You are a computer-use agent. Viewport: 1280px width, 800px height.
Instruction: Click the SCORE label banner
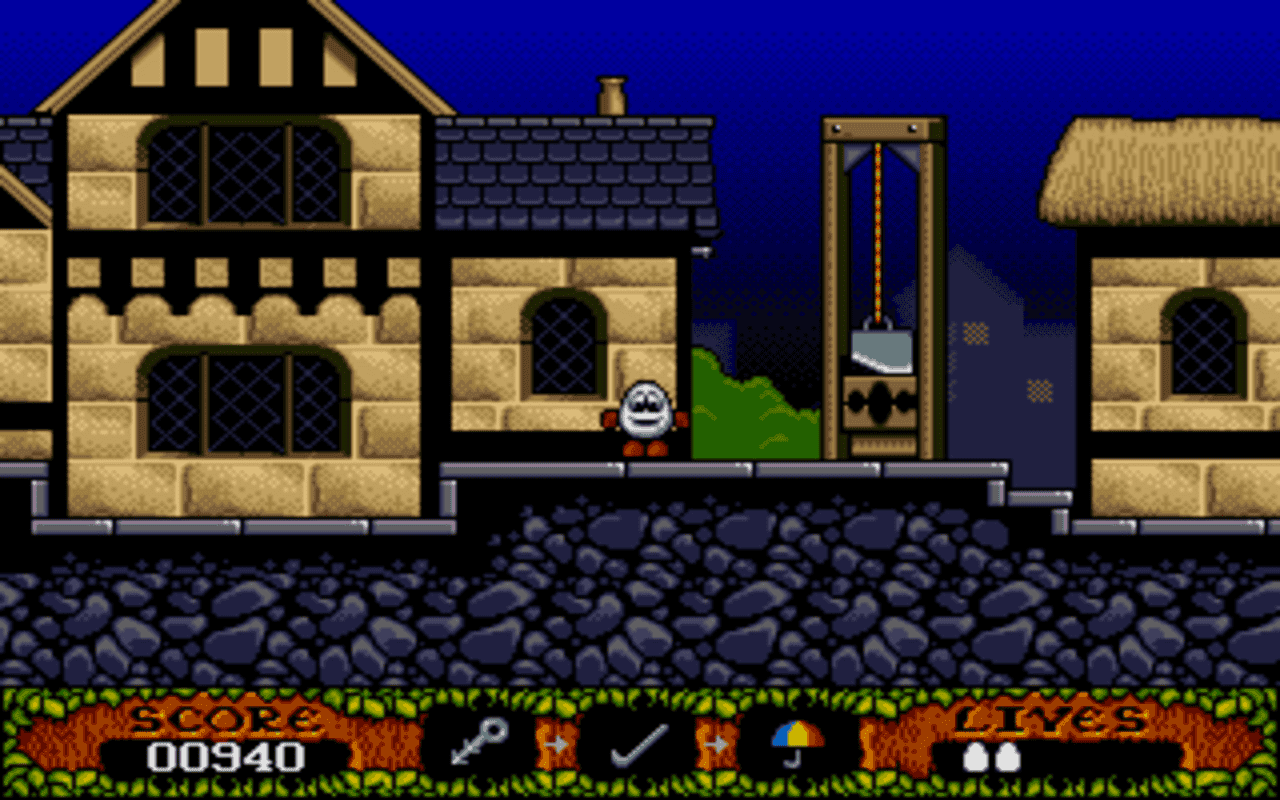[222, 718]
